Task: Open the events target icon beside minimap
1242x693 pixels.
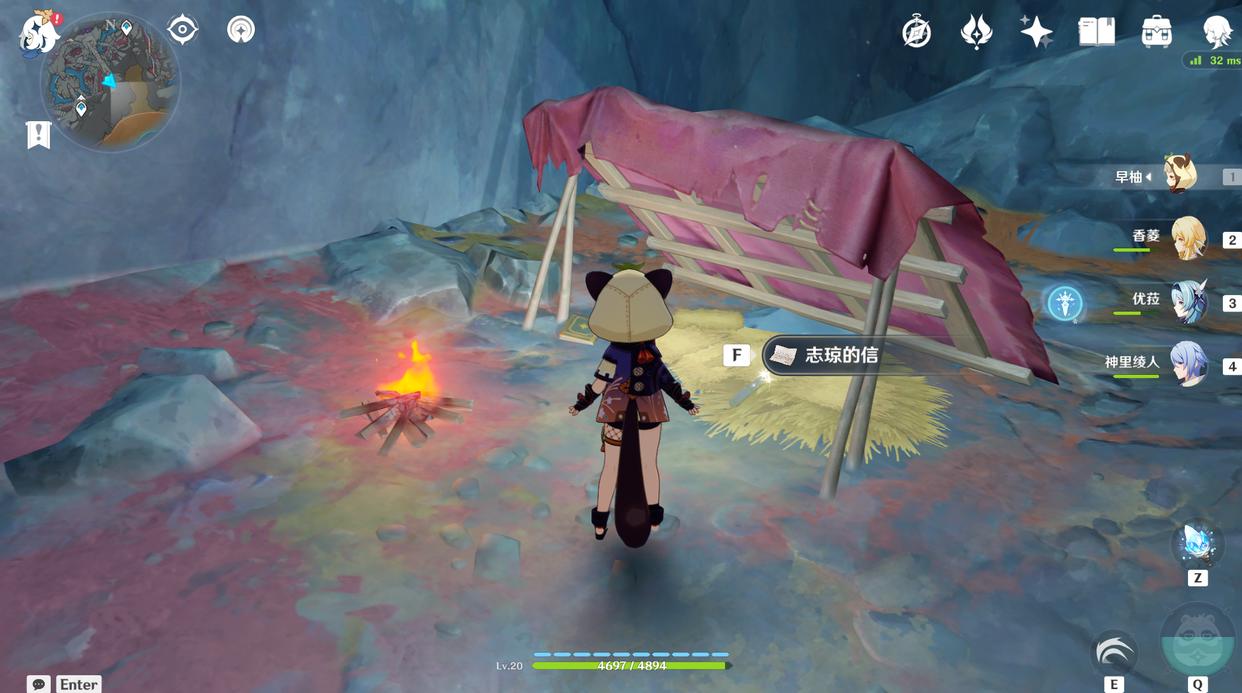Action: tap(240, 29)
